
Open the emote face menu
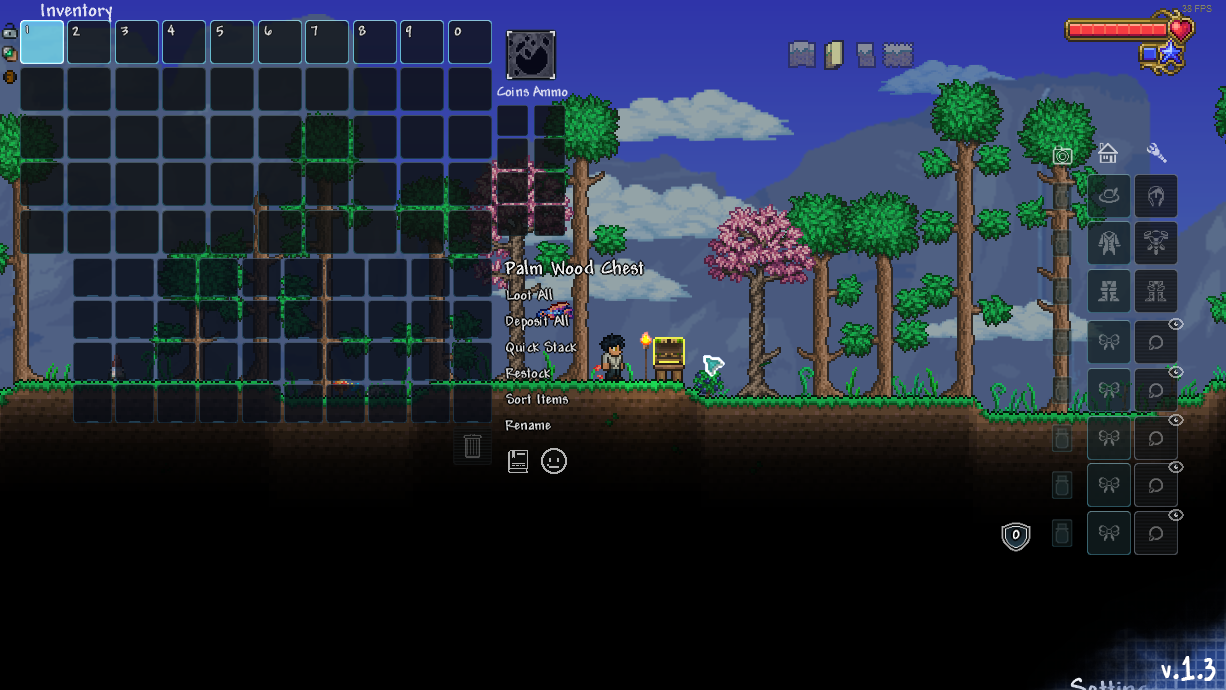click(554, 461)
